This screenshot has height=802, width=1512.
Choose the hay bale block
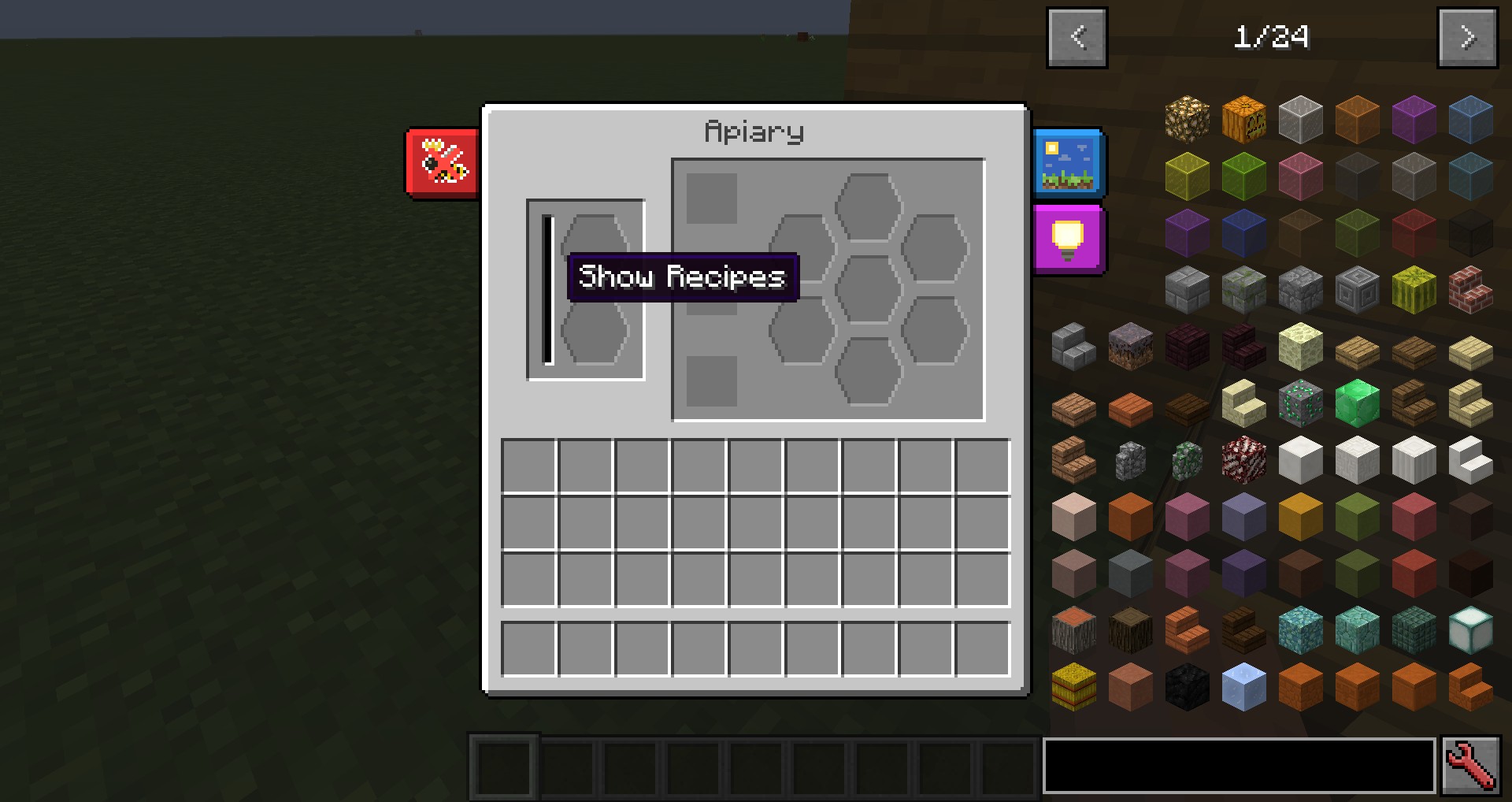click(x=1073, y=686)
